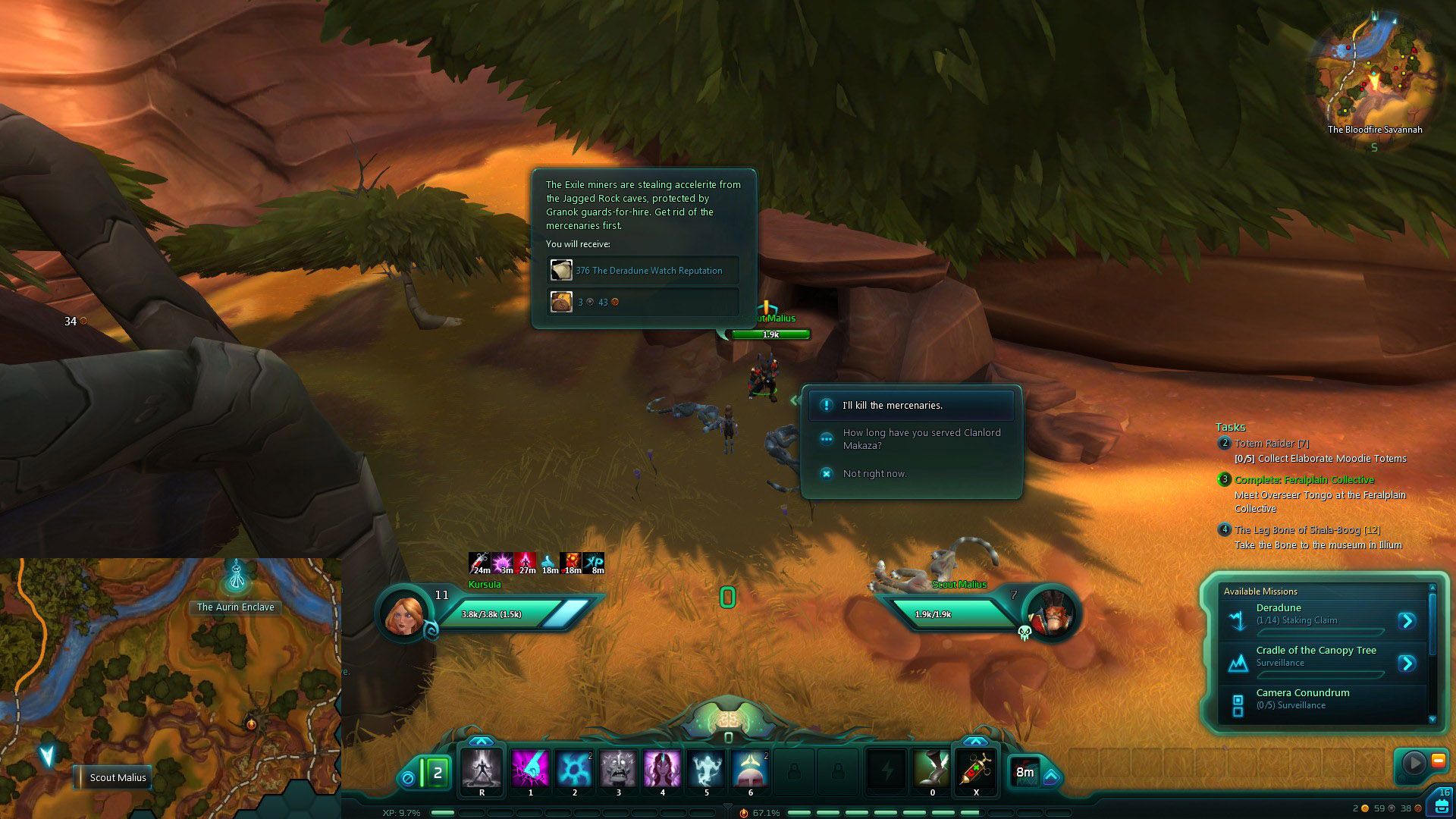The height and width of the screenshot is (819, 1456).
Task: Ask how long Malius served Clanlord Makaza
Action: [921, 439]
